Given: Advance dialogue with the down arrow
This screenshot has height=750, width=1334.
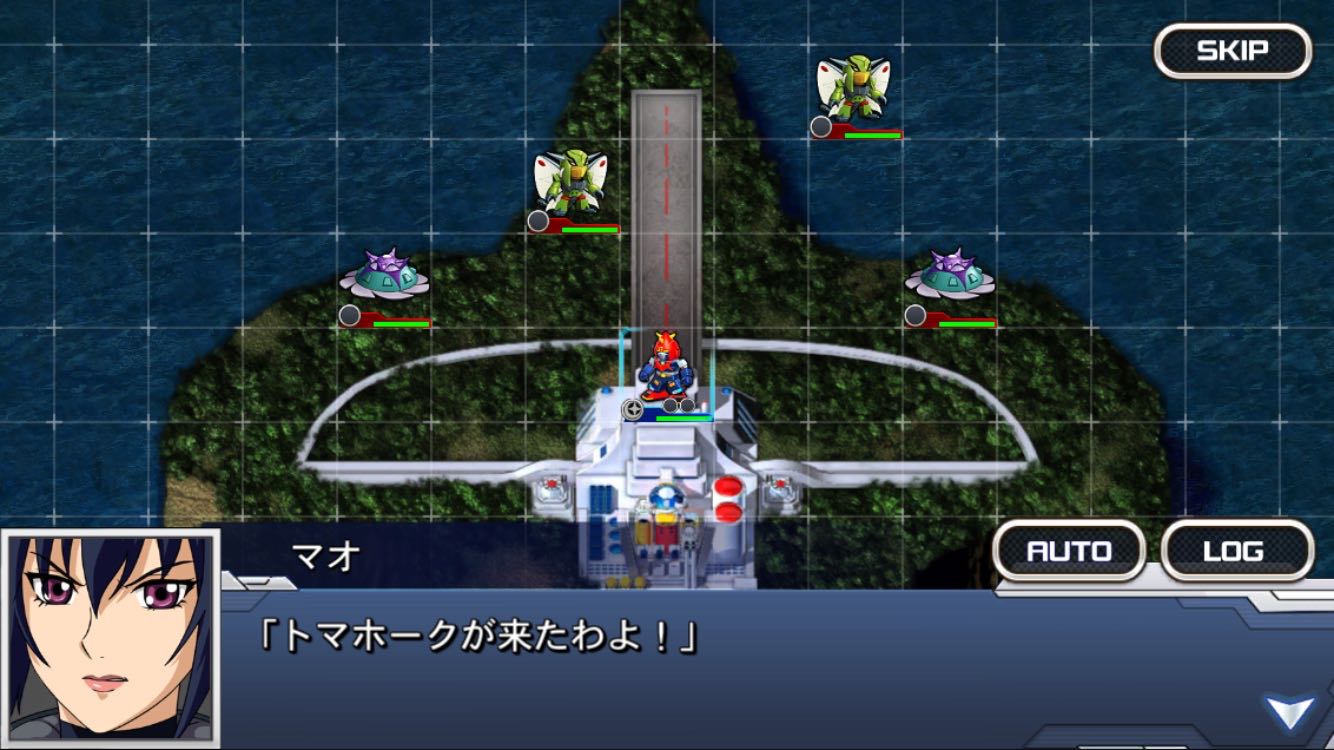Looking at the screenshot, I should click(x=1289, y=712).
